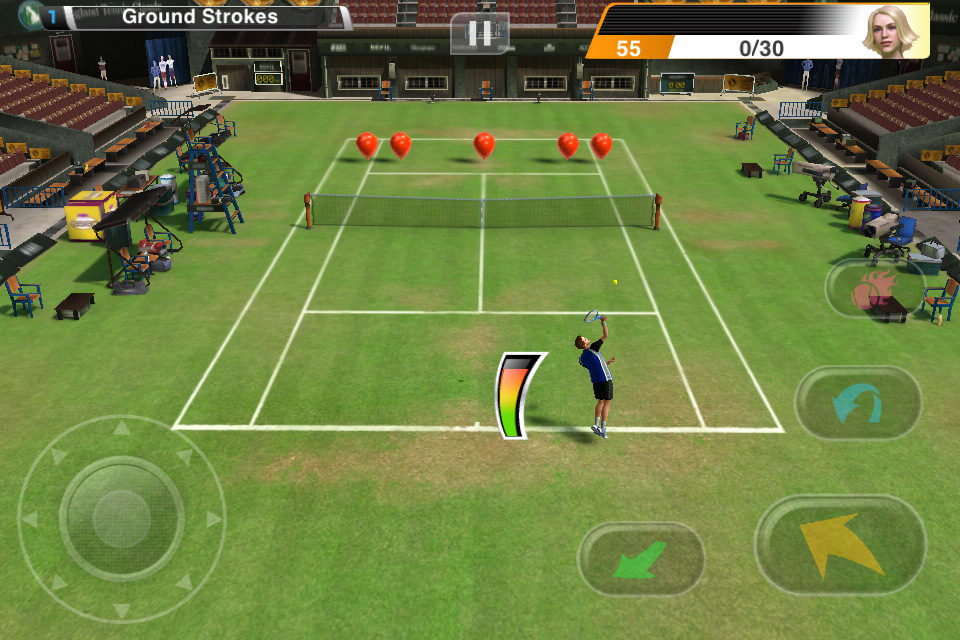Tap the large yellow arrow shot button
This screenshot has width=960, height=640.
click(840, 545)
